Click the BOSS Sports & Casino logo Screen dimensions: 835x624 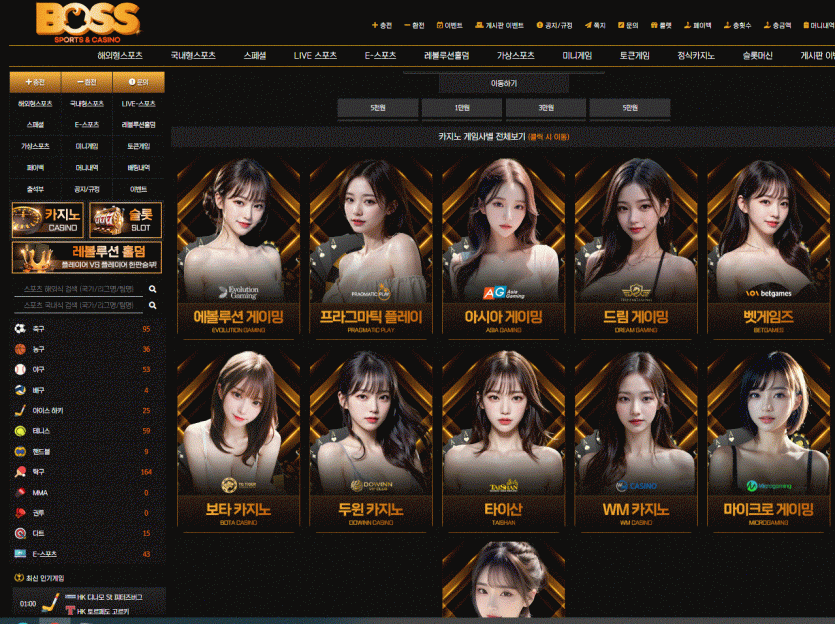pyautogui.click(x=86, y=21)
